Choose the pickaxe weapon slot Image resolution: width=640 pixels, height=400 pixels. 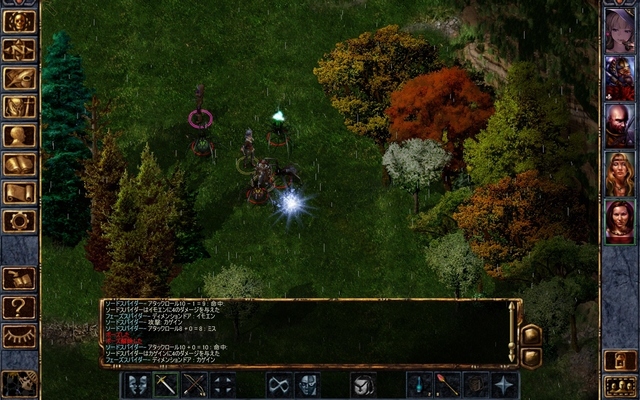coord(165,384)
